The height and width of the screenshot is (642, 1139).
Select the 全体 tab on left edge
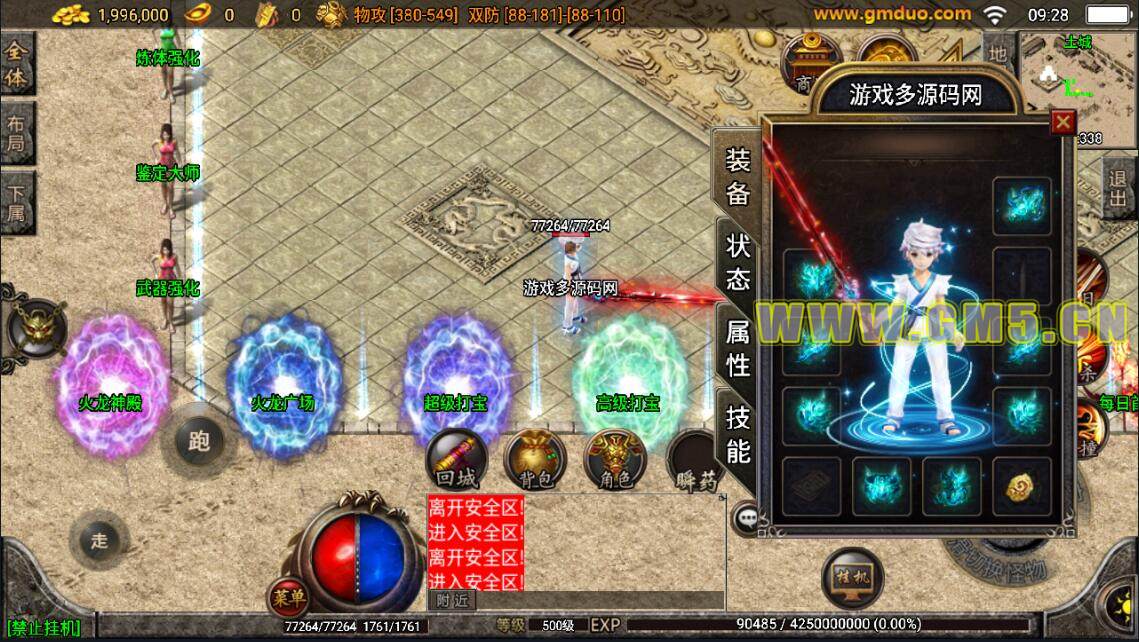16,64
